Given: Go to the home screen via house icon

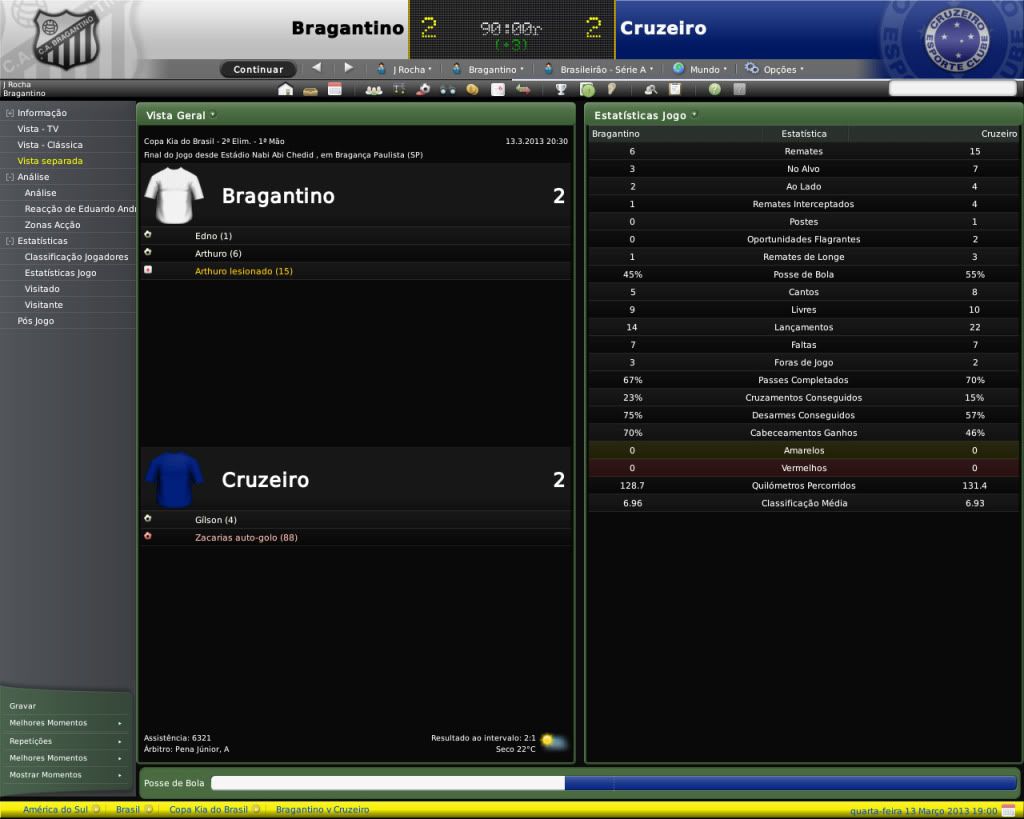Looking at the screenshot, I should (x=286, y=89).
